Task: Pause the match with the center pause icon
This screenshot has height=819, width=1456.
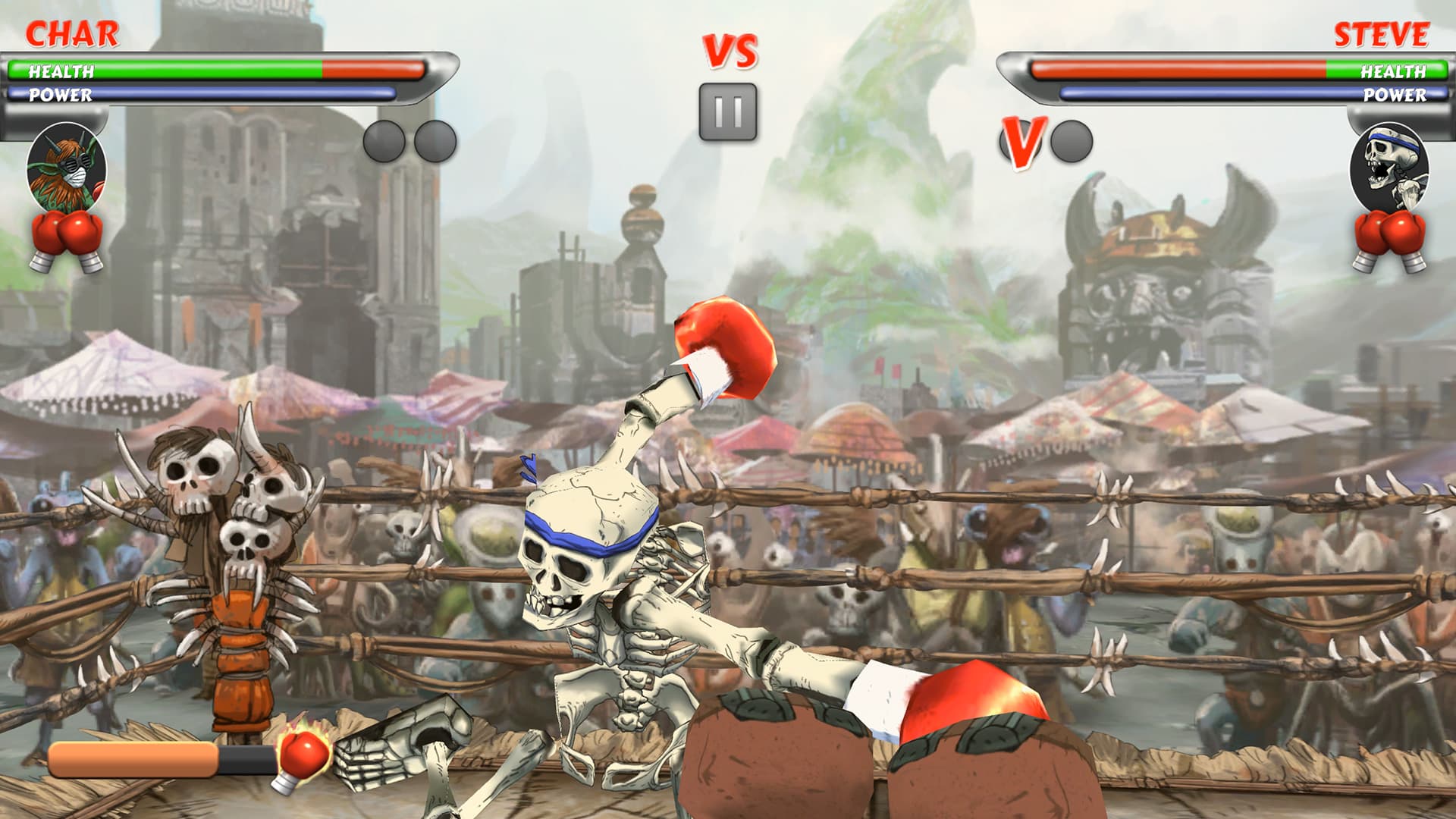Action: click(729, 112)
